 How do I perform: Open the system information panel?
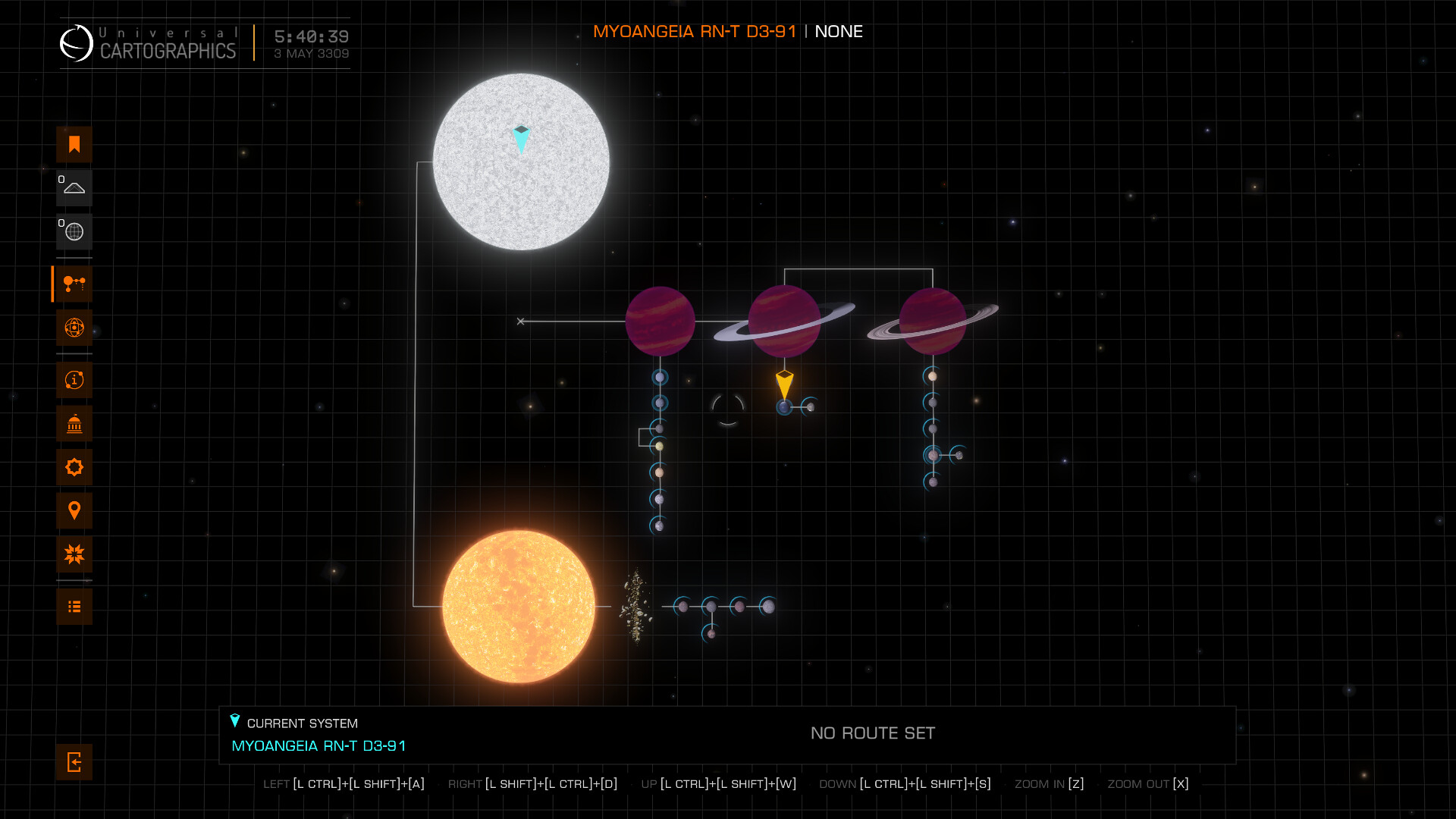(74, 380)
